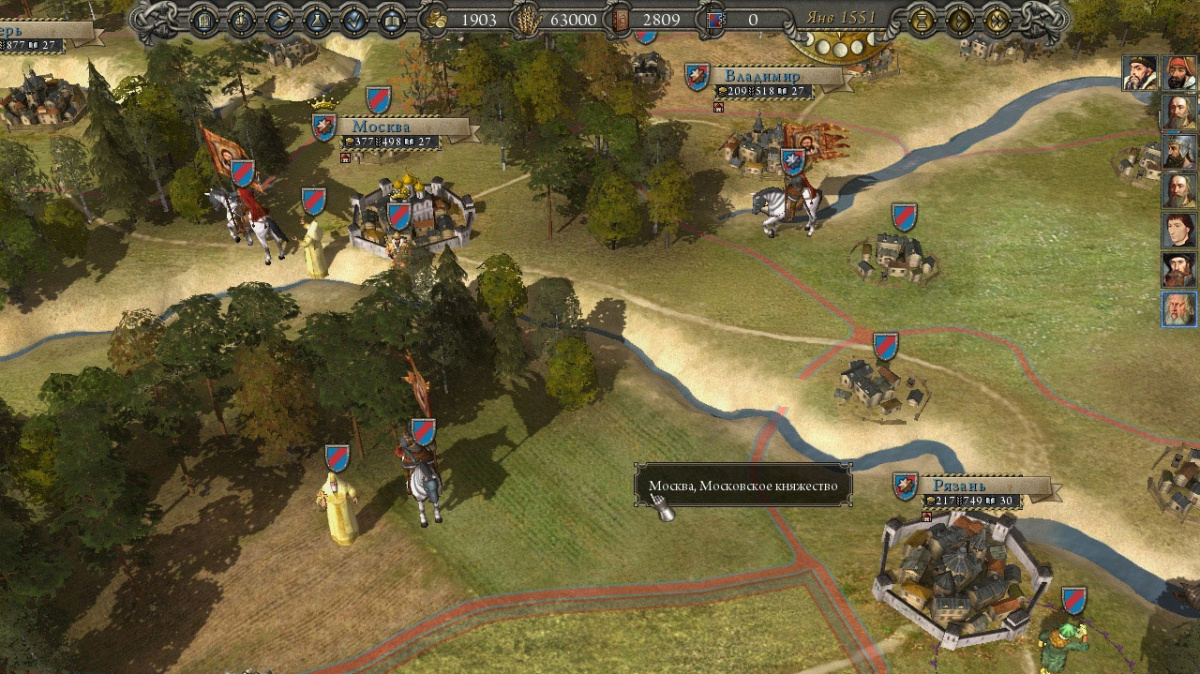Open the handshake diplomacy icon

click(279, 19)
